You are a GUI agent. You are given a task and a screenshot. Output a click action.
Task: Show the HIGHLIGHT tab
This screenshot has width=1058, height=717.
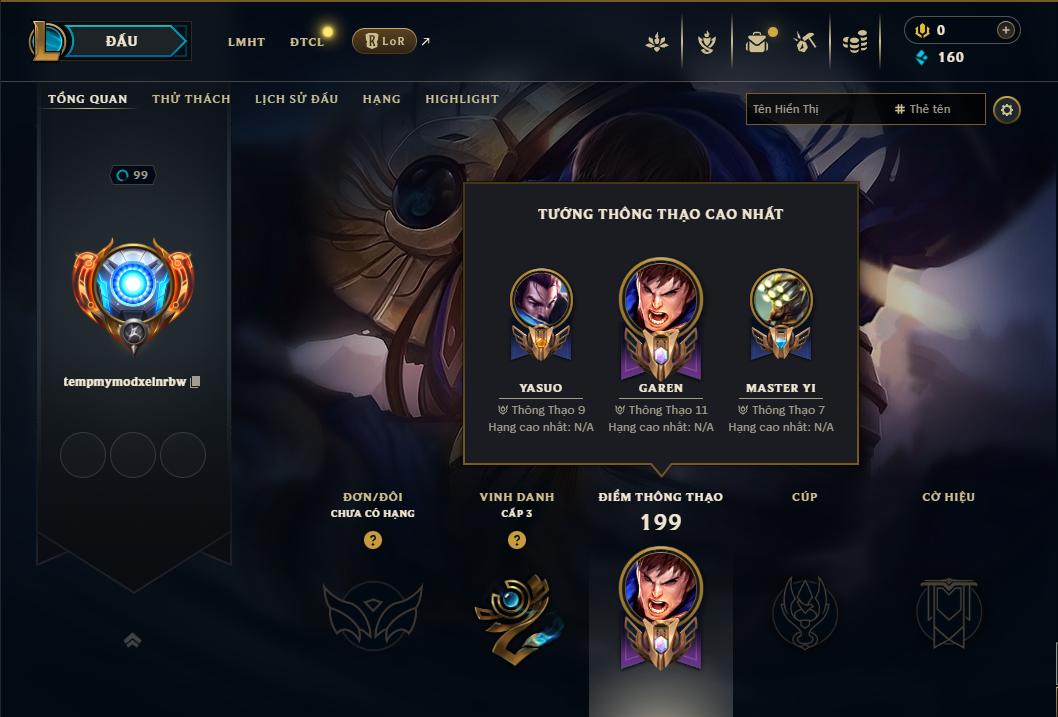[461, 99]
